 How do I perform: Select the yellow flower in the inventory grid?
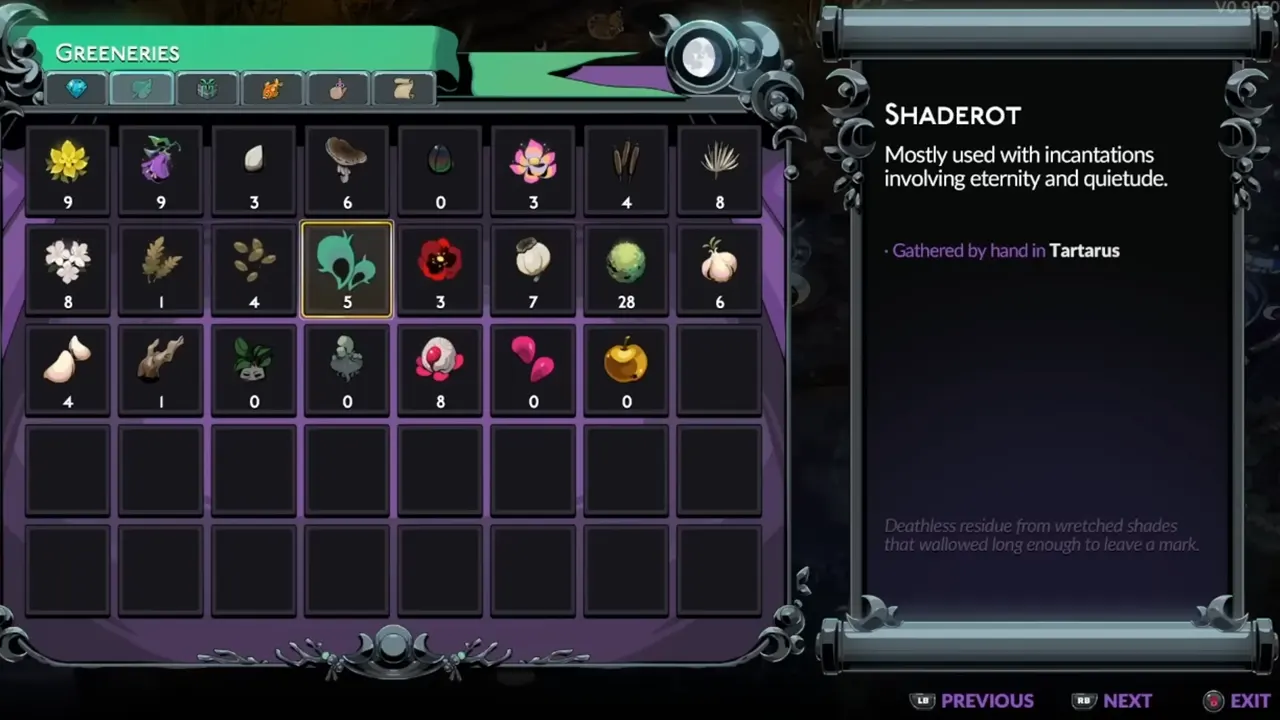coord(68,162)
